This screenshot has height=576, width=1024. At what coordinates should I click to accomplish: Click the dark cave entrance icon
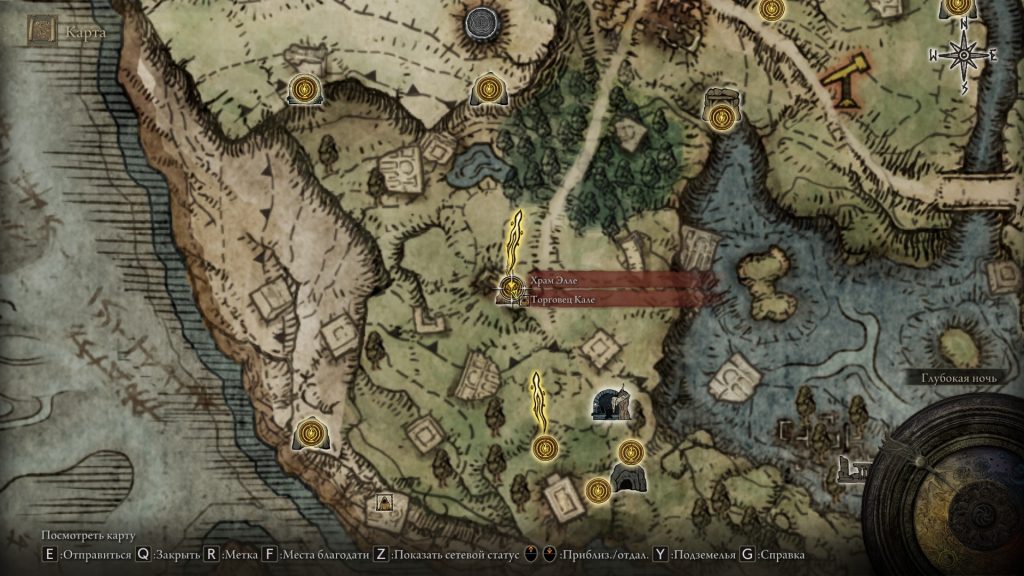point(629,479)
